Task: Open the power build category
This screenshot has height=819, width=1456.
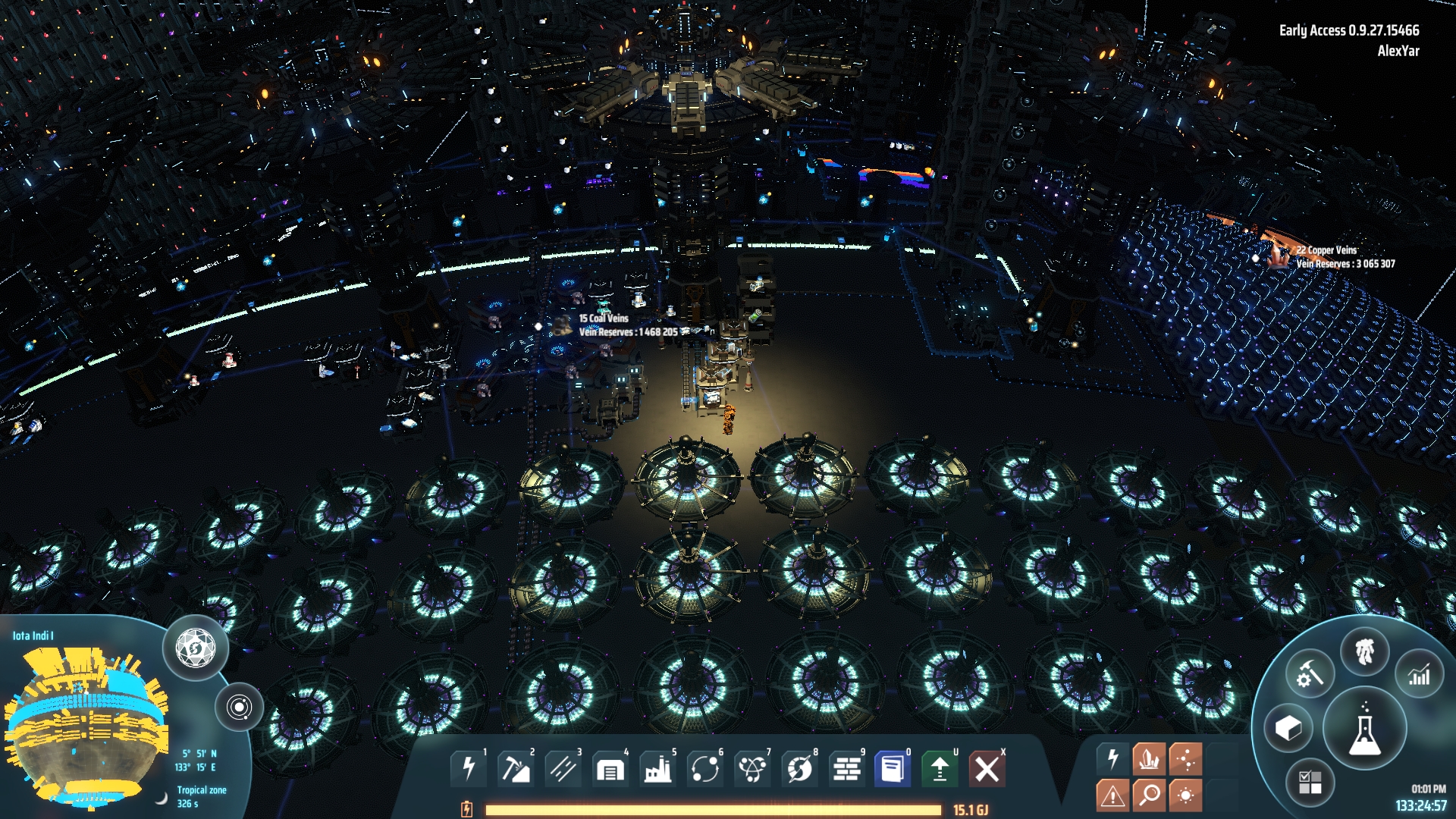Action: tap(469, 769)
